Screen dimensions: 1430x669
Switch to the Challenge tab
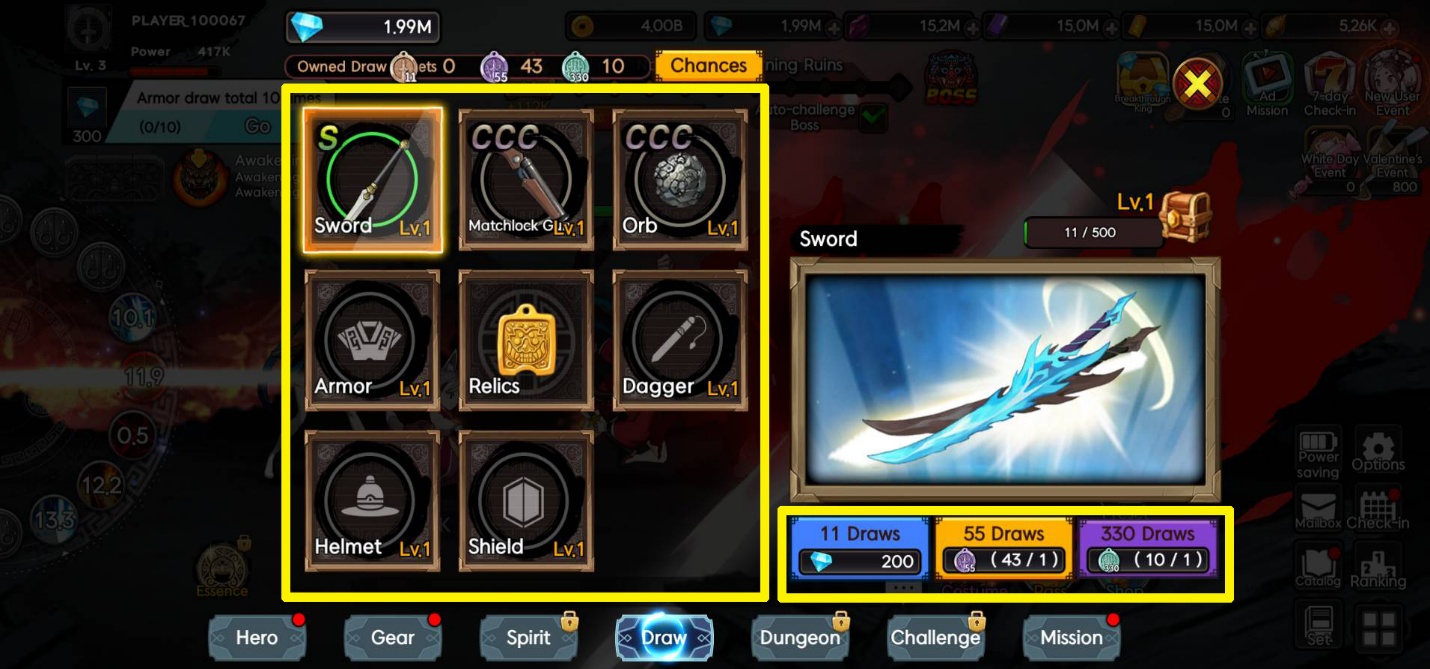tap(935, 637)
